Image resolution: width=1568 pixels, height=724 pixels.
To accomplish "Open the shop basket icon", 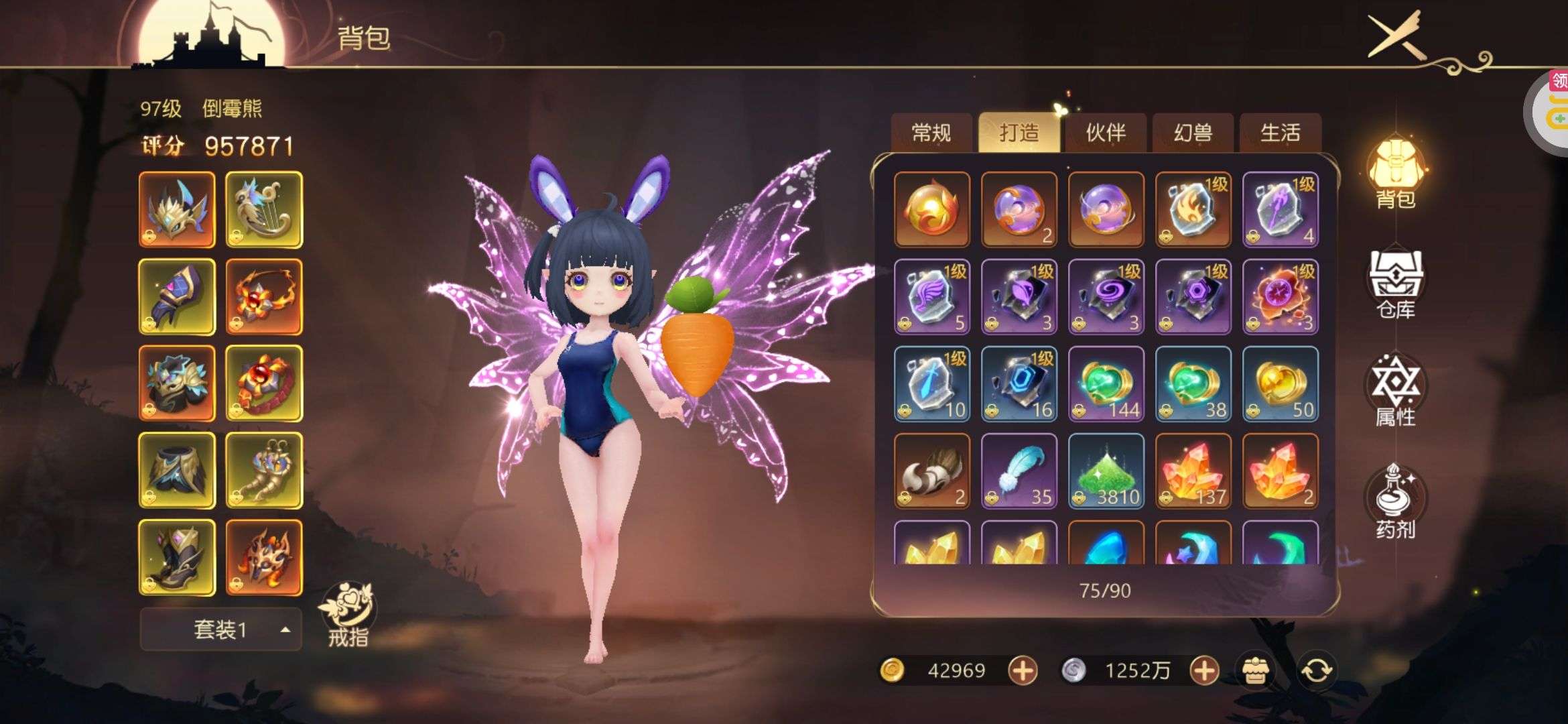I will pos(1255,670).
